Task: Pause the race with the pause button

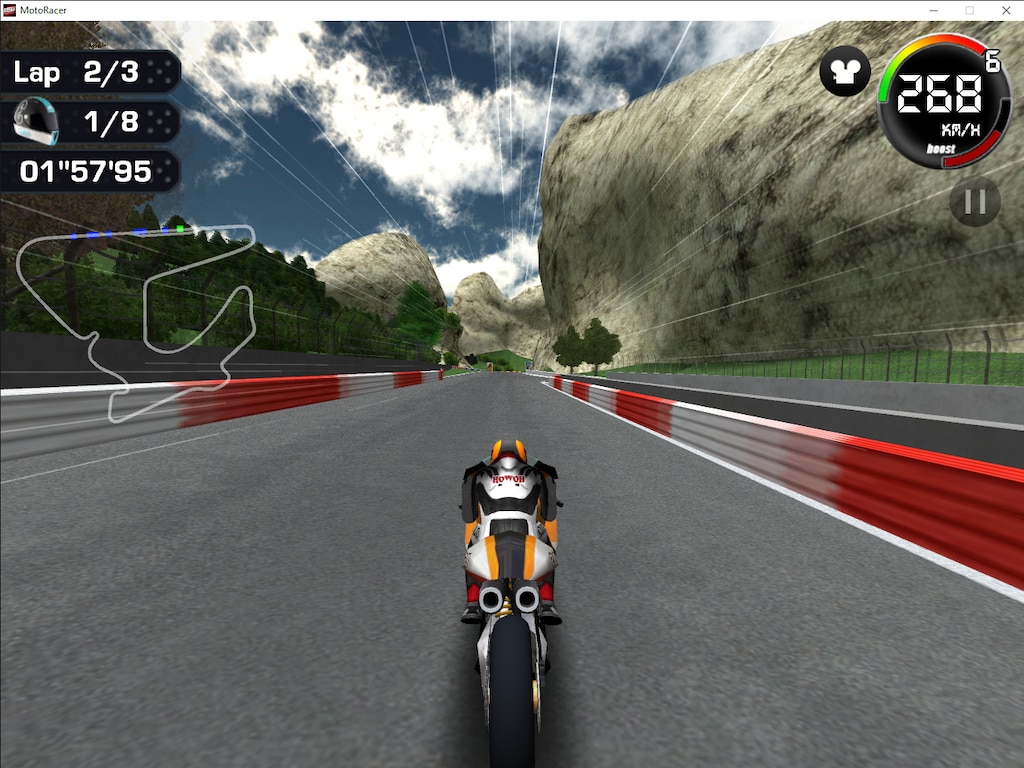Action: click(x=974, y=202)
